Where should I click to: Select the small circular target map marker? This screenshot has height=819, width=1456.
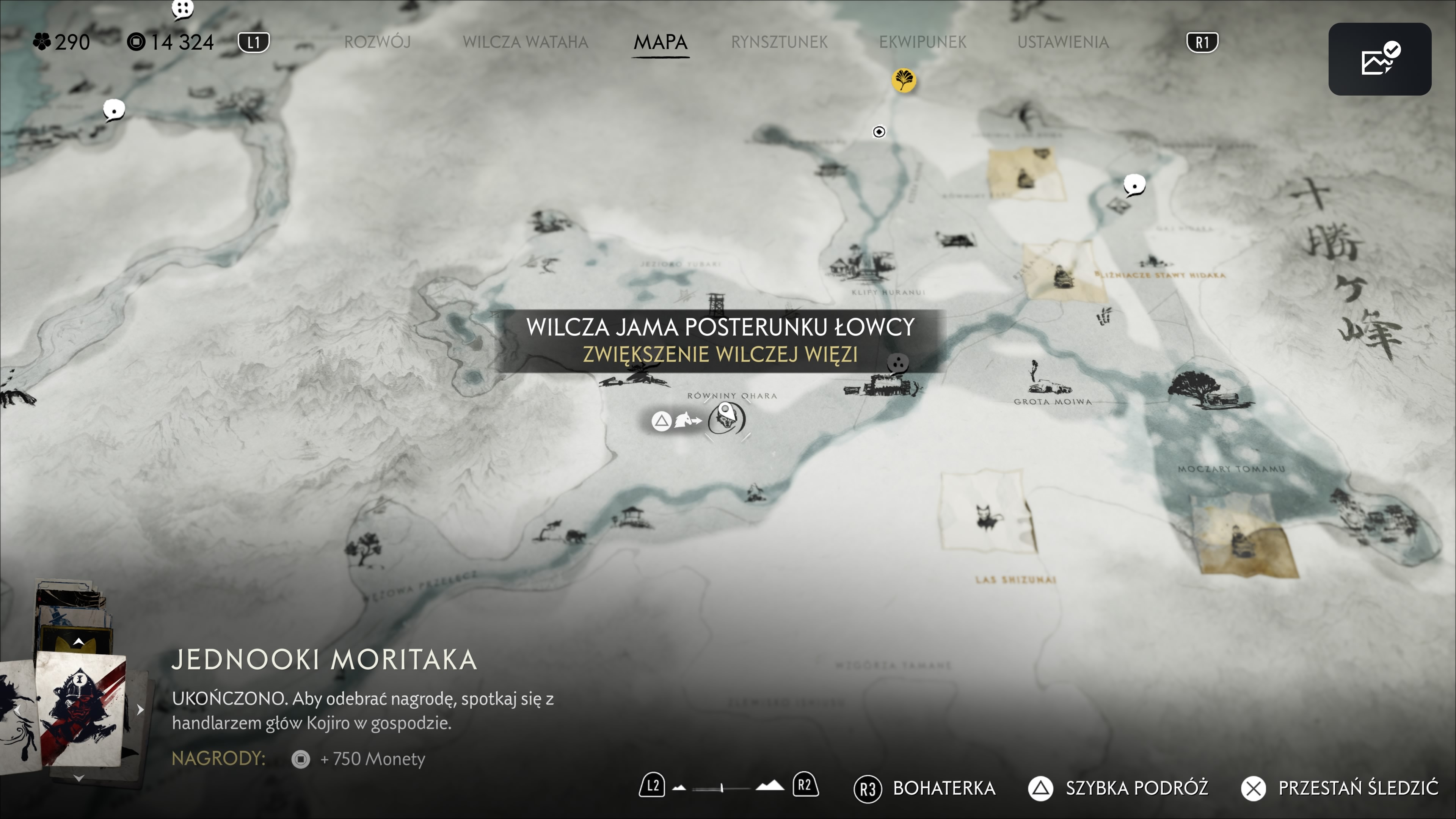pos(879,132)
